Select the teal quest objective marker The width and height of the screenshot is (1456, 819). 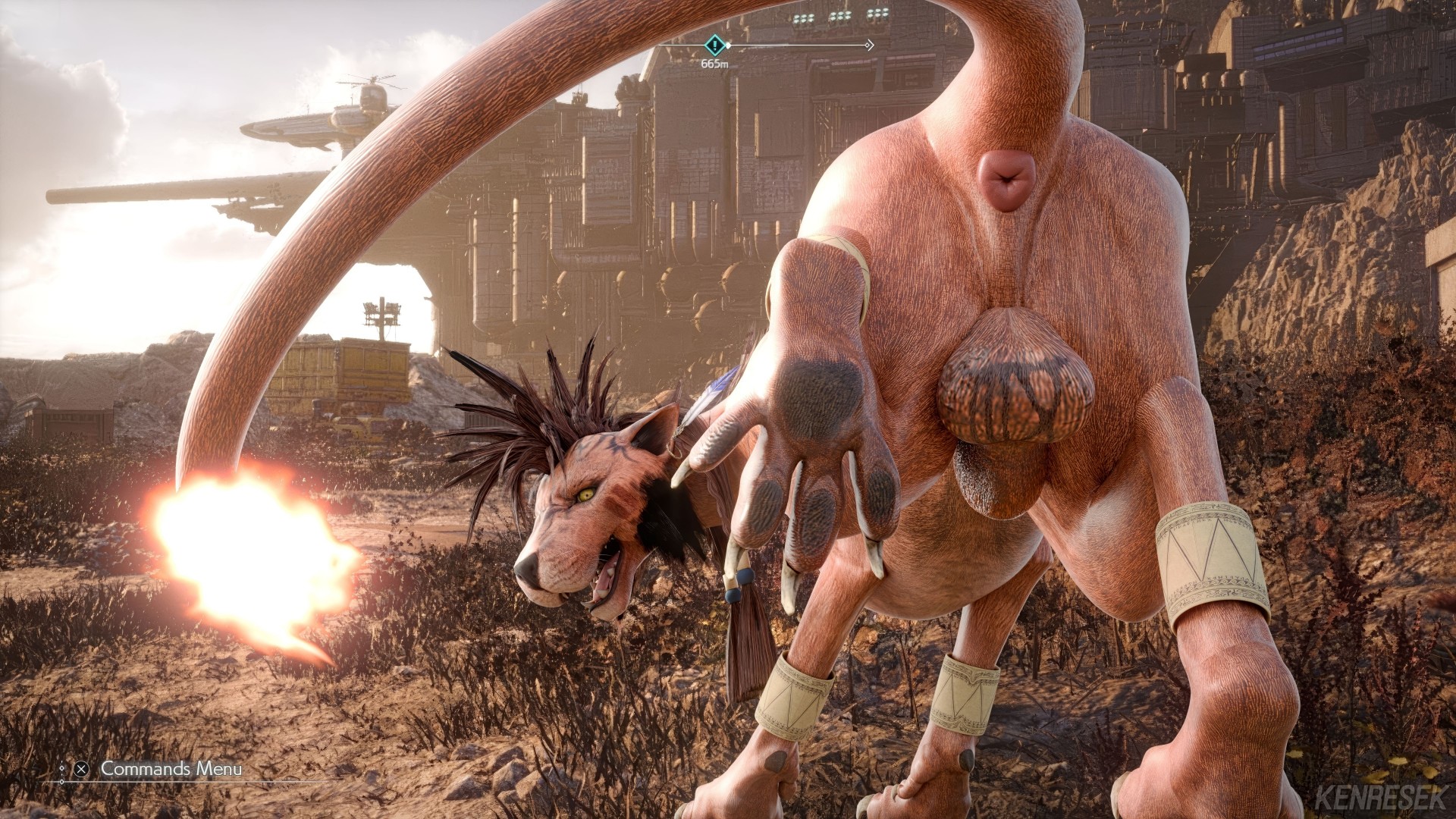[714, 45]
